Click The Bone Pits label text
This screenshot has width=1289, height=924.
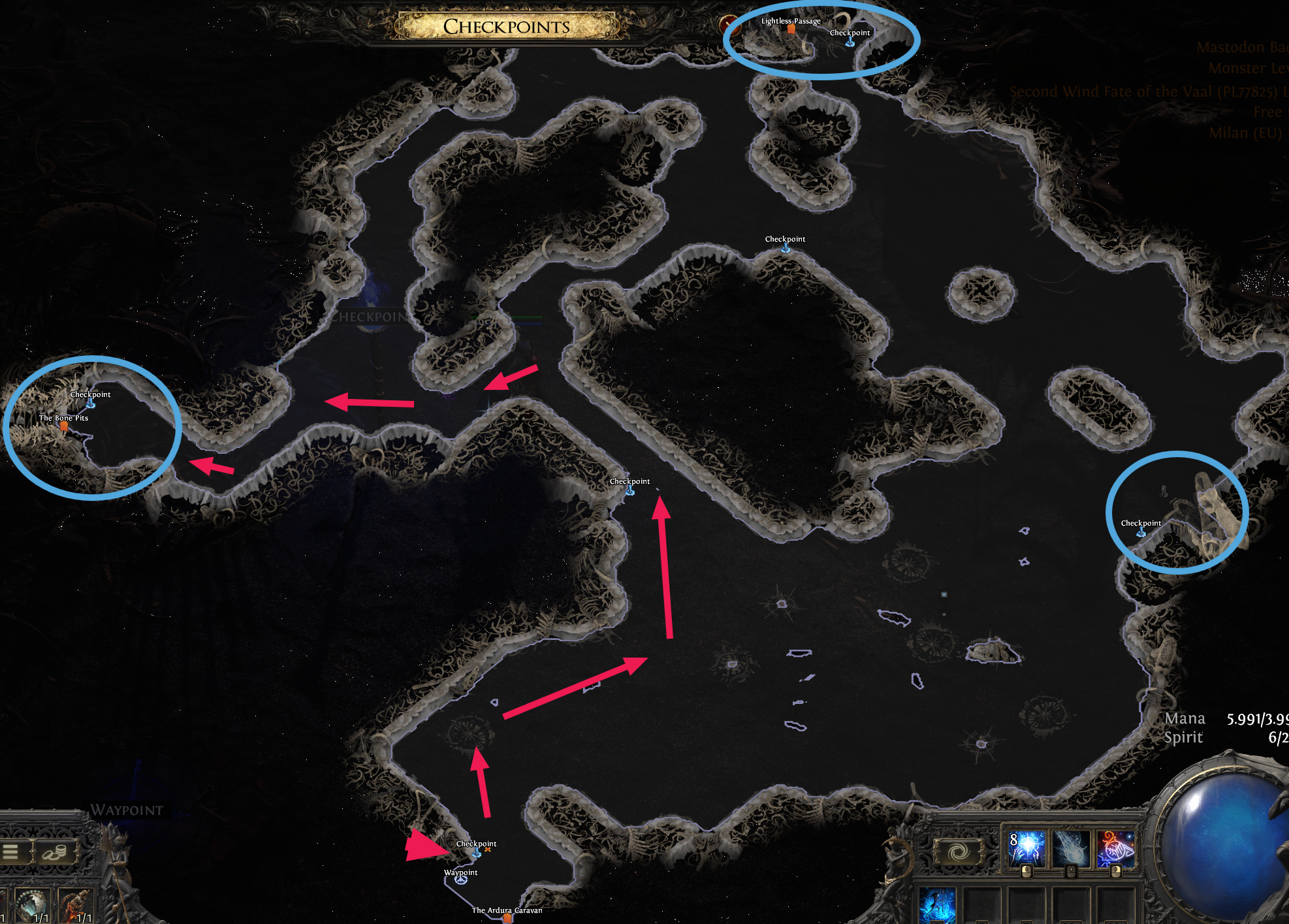63,417
